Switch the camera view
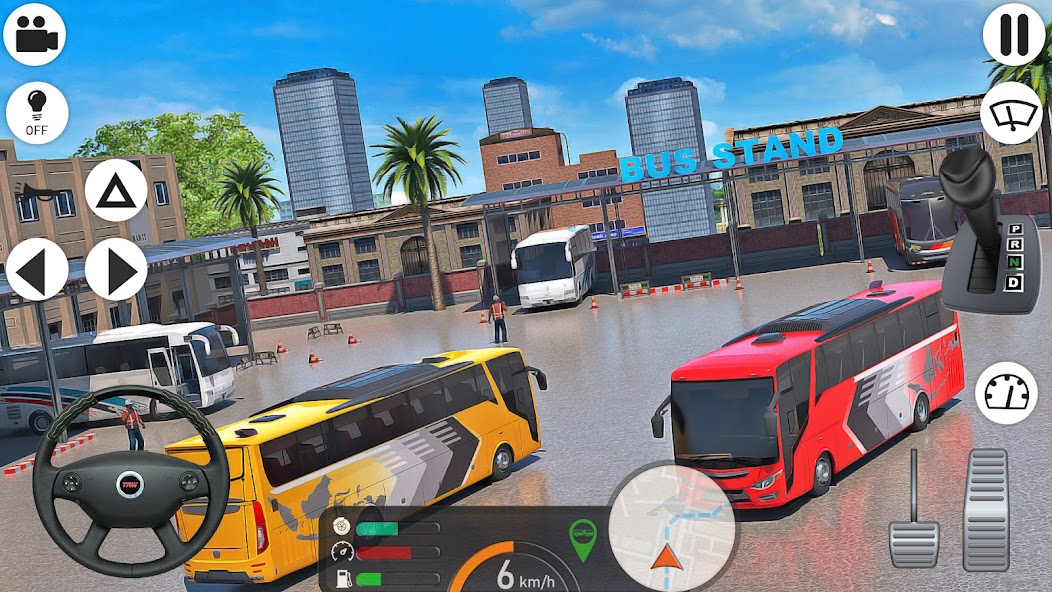 pos(35,34)
